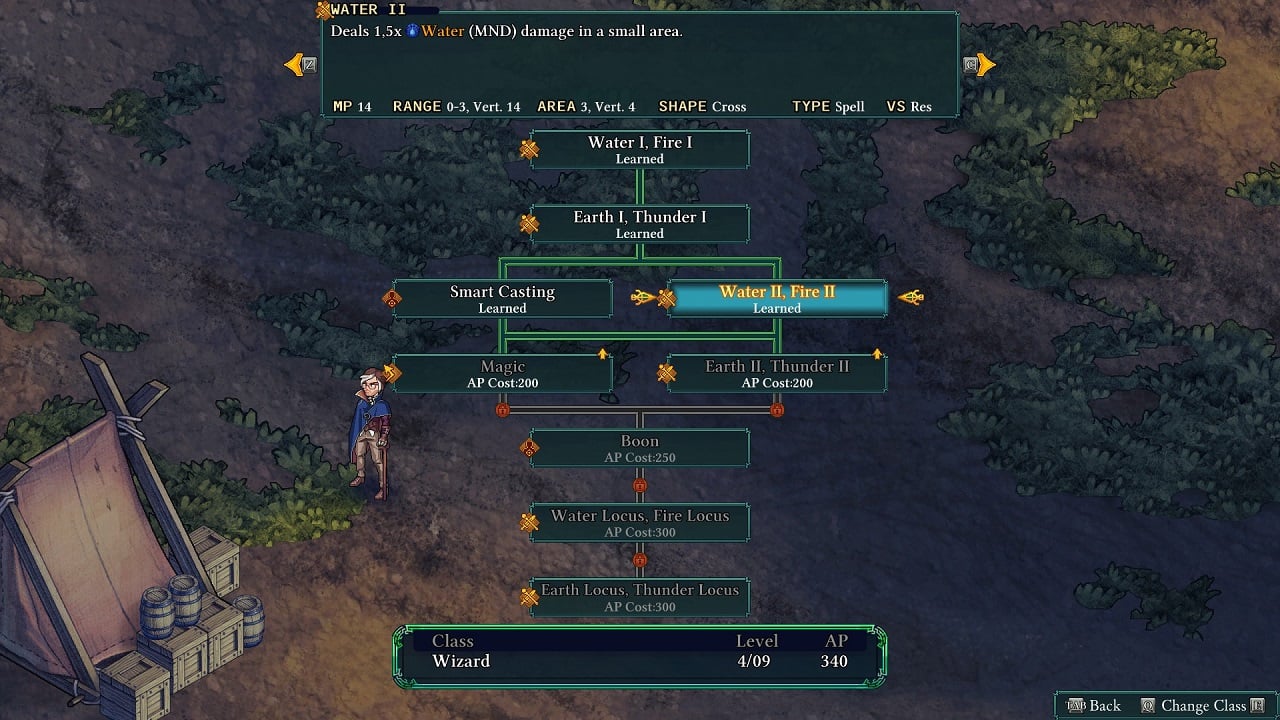Show the previous skill description with left arrow
The image size is (1280, 720).
coord(297,65)
